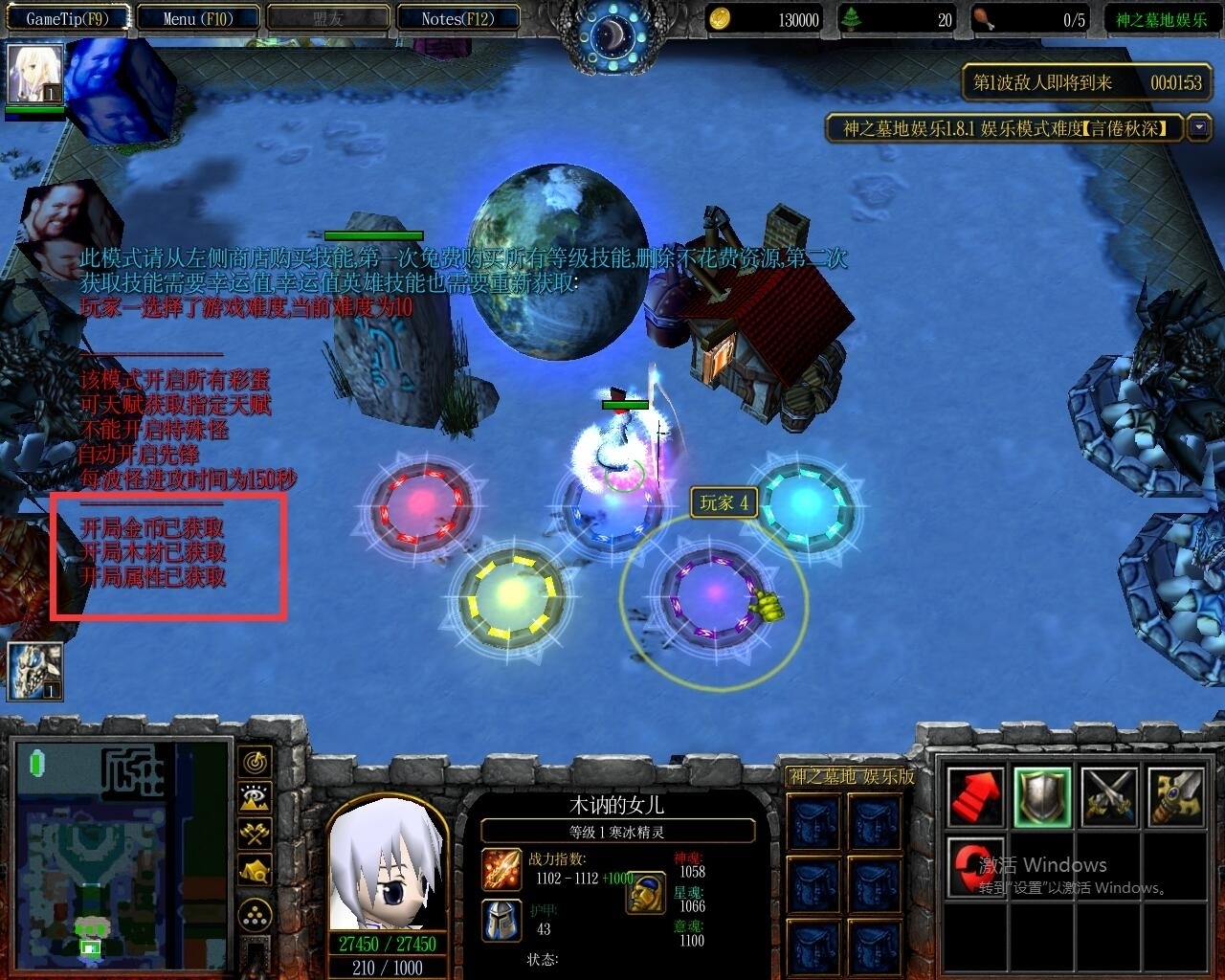Select the armored hero icon above minimap
Image resolution: width=1225 pixels, height=980 pixels.
(35, 671)
